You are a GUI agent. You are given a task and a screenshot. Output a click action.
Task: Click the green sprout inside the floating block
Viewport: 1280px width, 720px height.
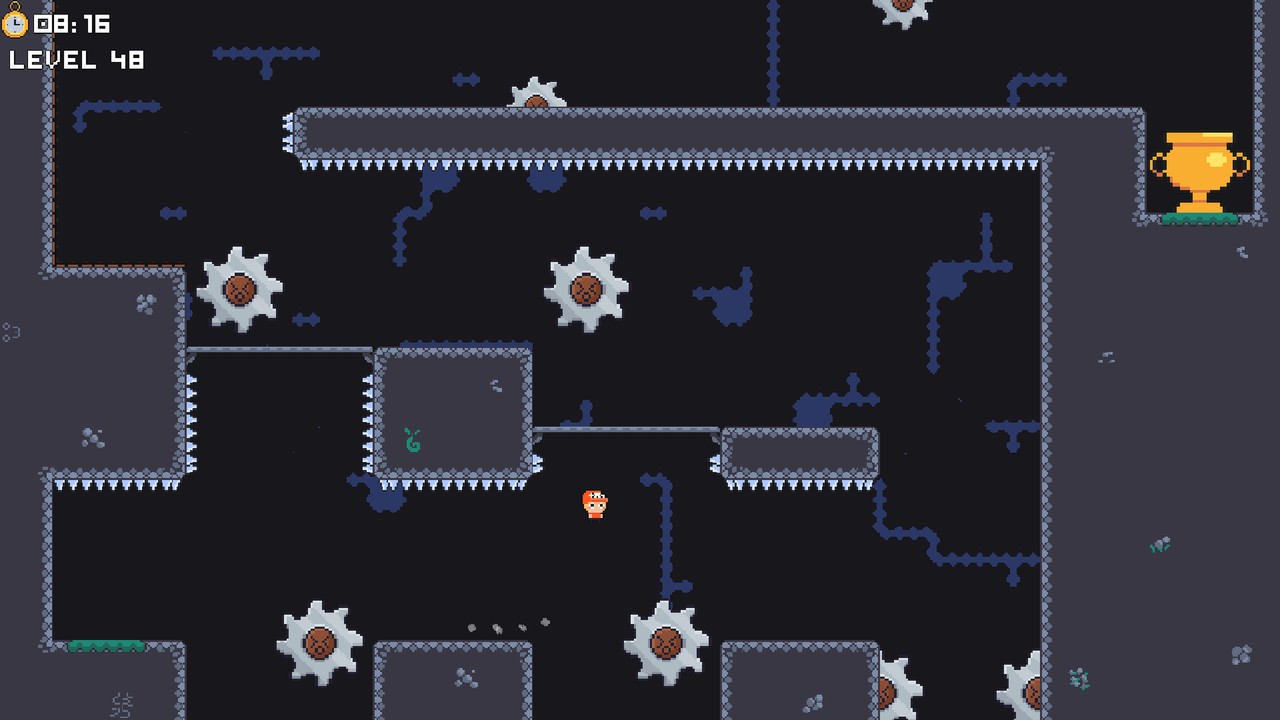412,440
